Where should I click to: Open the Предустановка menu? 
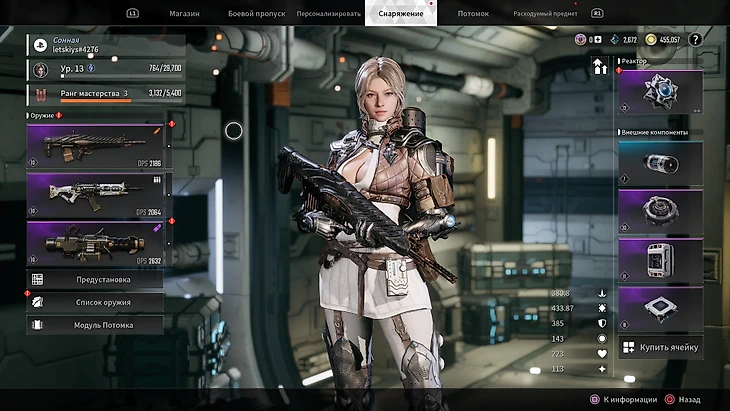96,280
